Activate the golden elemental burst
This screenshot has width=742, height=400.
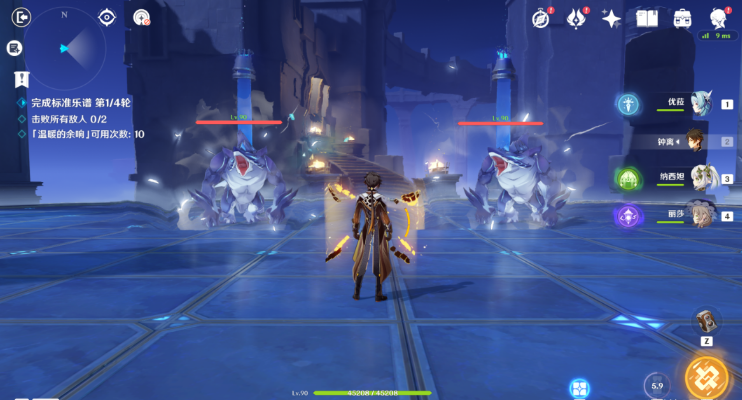(706, 376)
